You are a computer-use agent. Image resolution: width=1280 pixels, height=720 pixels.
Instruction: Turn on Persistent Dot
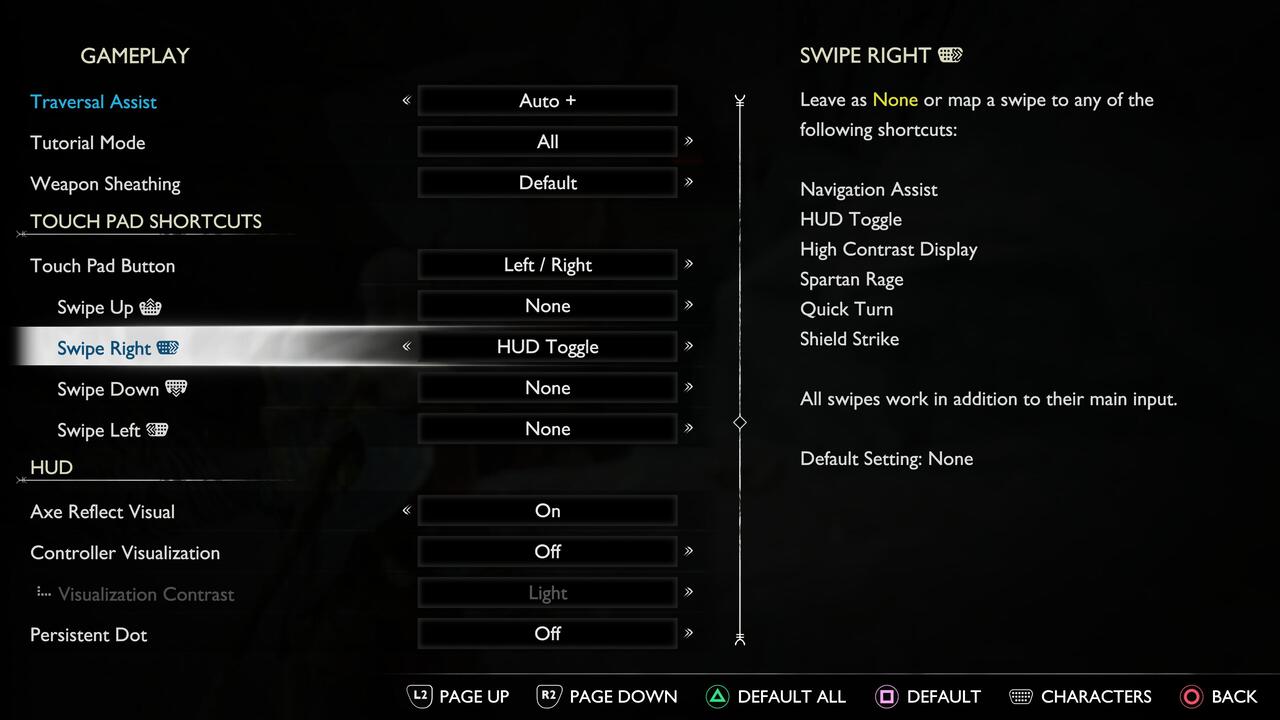[x=547, y=633]
